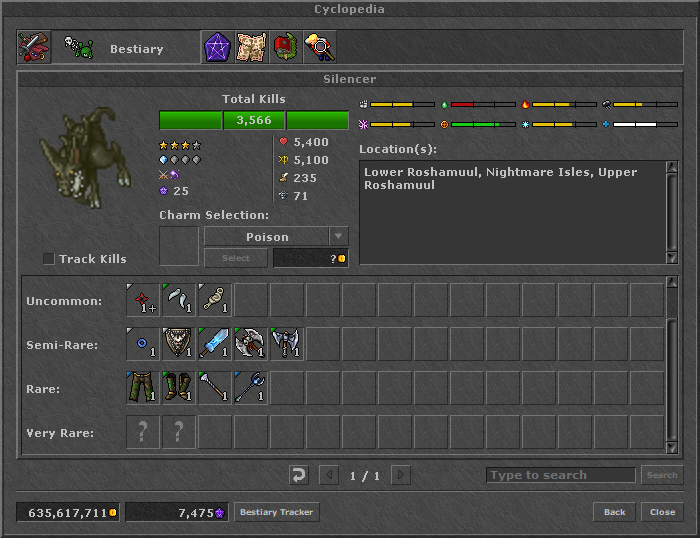Open the Items tab with sword icon
Viewport: 700px width, 538px height.
click(x=33, y=48)
